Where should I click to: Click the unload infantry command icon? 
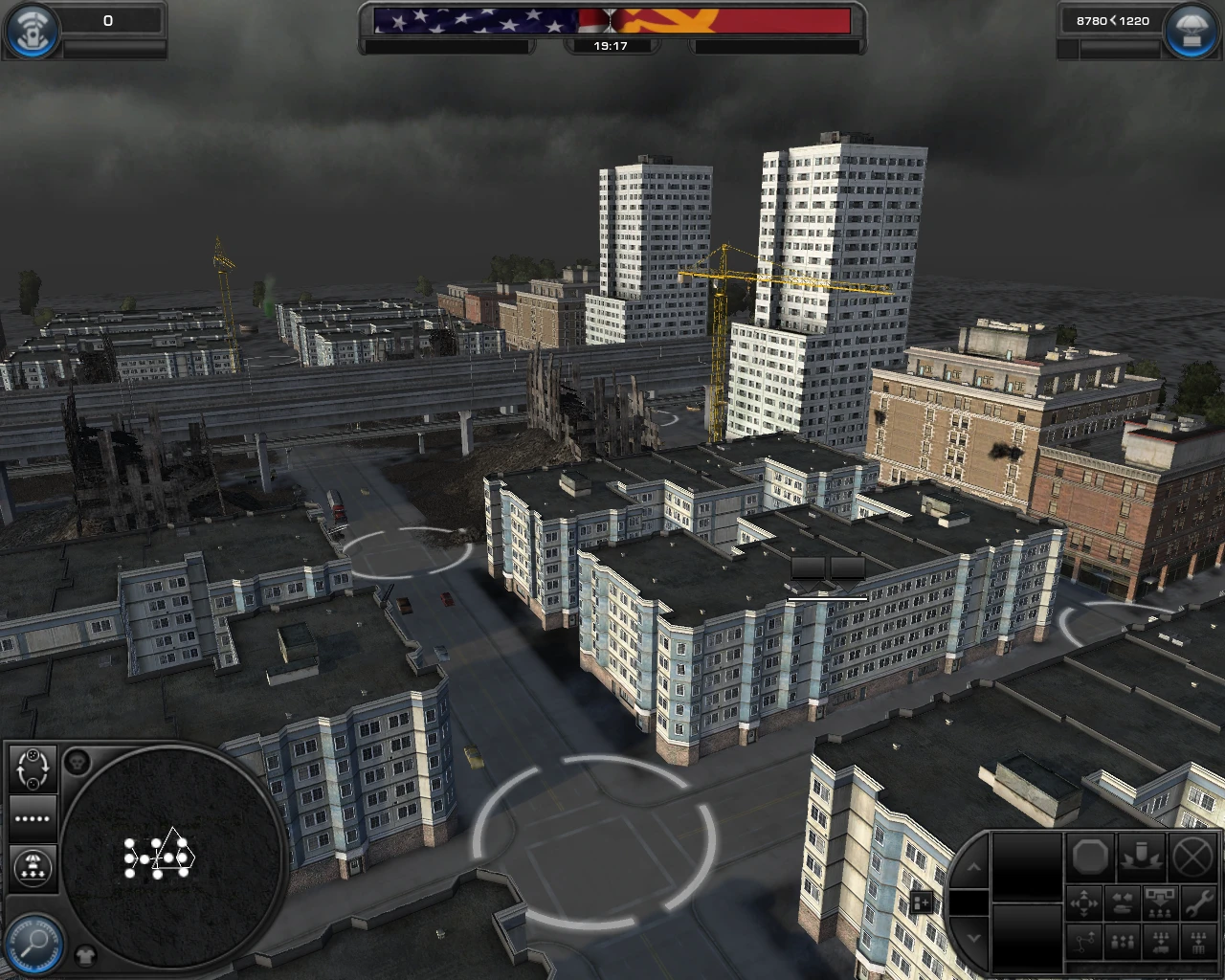coord(1160,902)
